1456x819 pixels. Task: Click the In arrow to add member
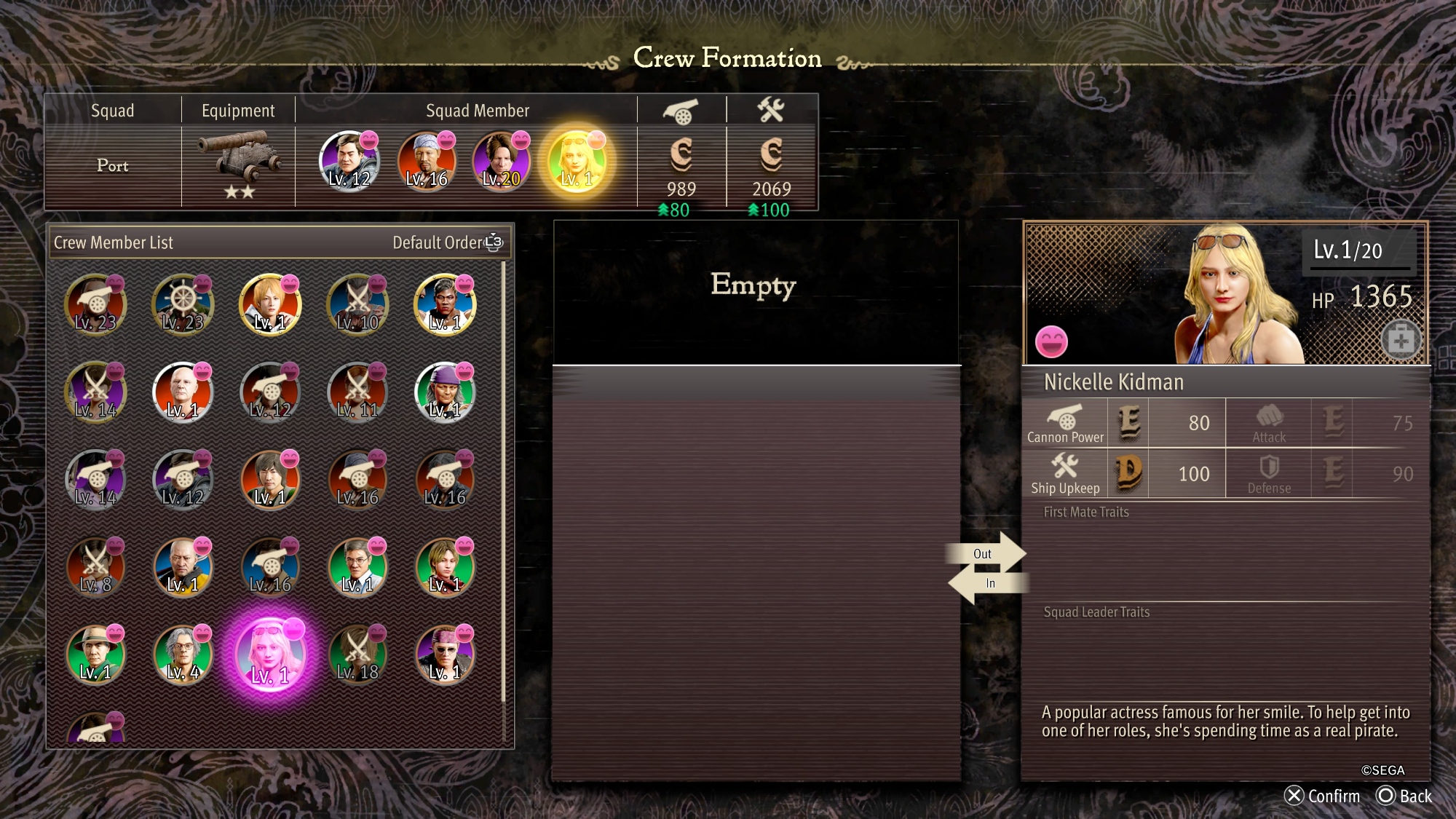(987, 583)
